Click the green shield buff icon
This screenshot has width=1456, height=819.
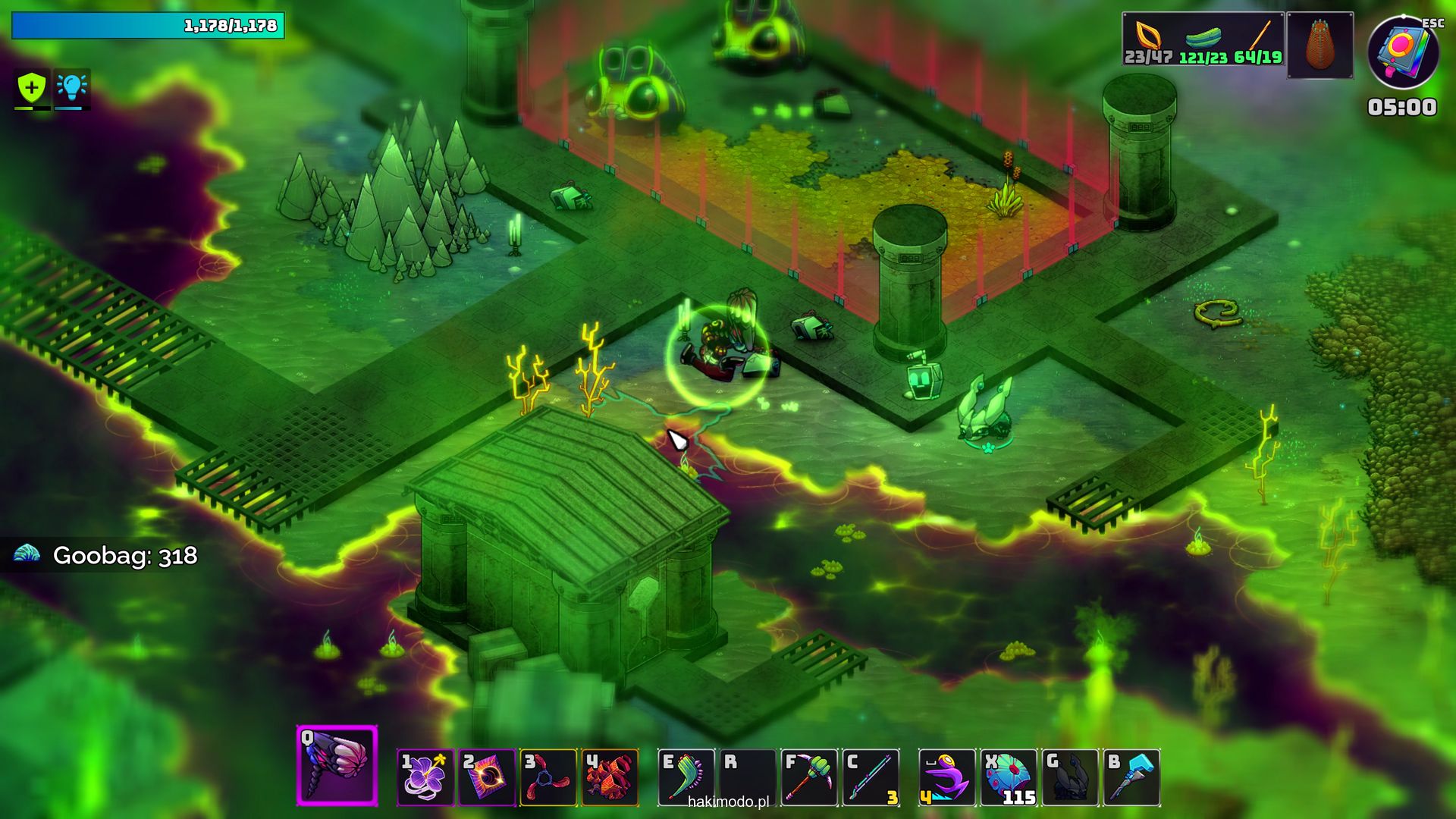click(32, 88)
